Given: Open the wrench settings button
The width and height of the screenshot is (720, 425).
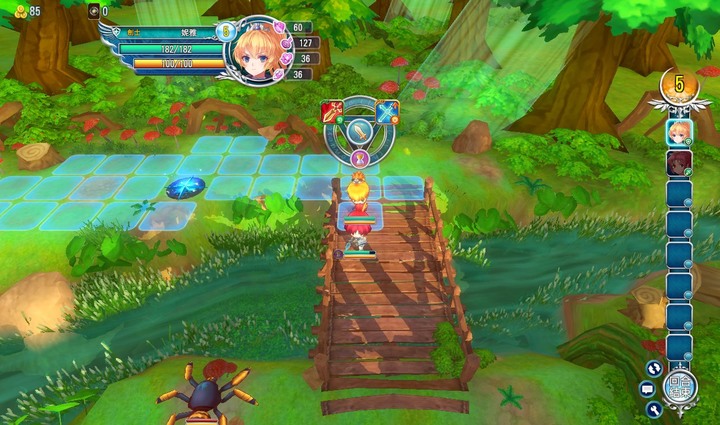Looking at the screenshot, I should click(654, 409).
